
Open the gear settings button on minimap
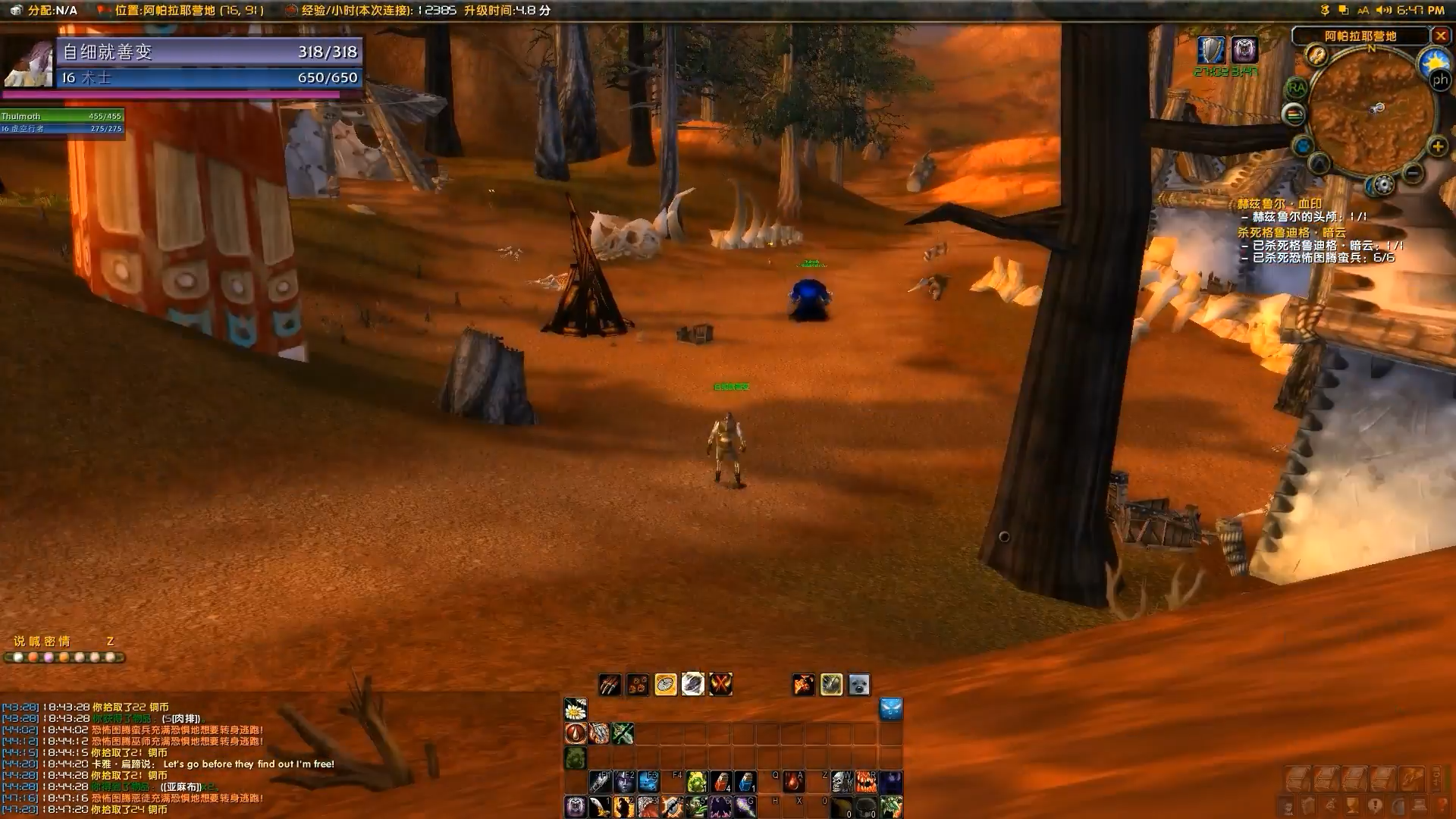[x=1383, y=184]
